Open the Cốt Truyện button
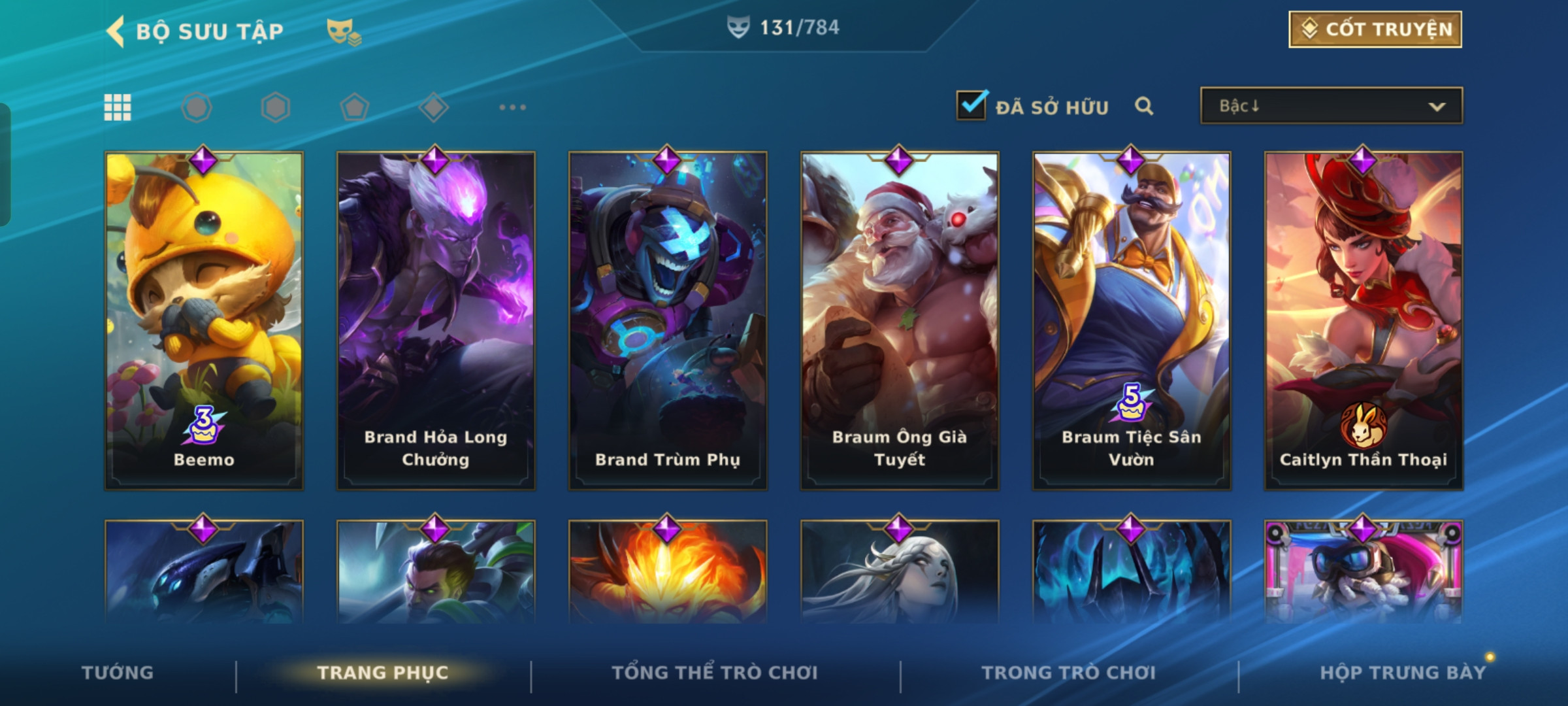The height and width of the screenshot is (706, 1568). pyautogui.click(x=1375, y=29)
